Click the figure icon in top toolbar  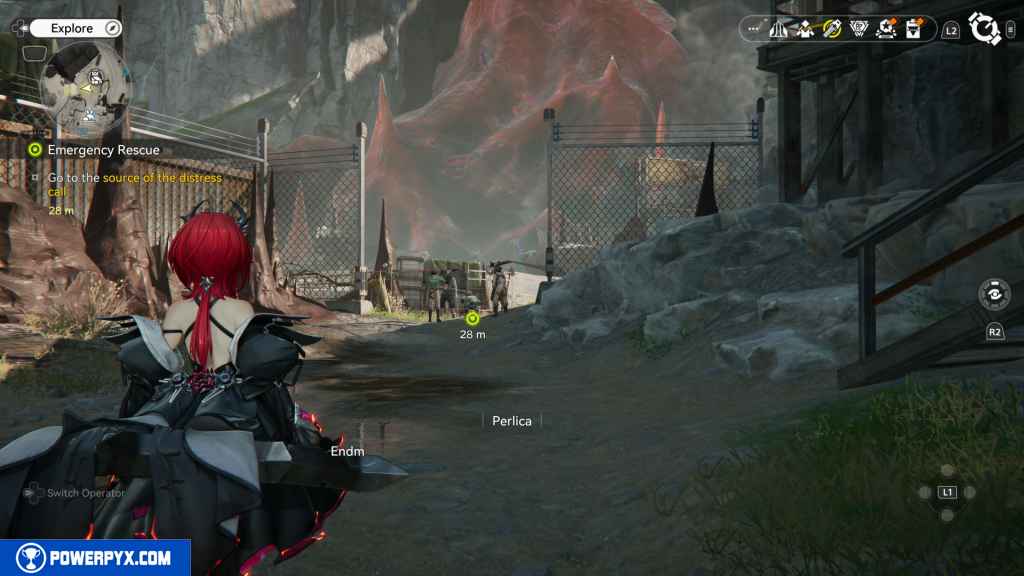click(x=805, y=29)
